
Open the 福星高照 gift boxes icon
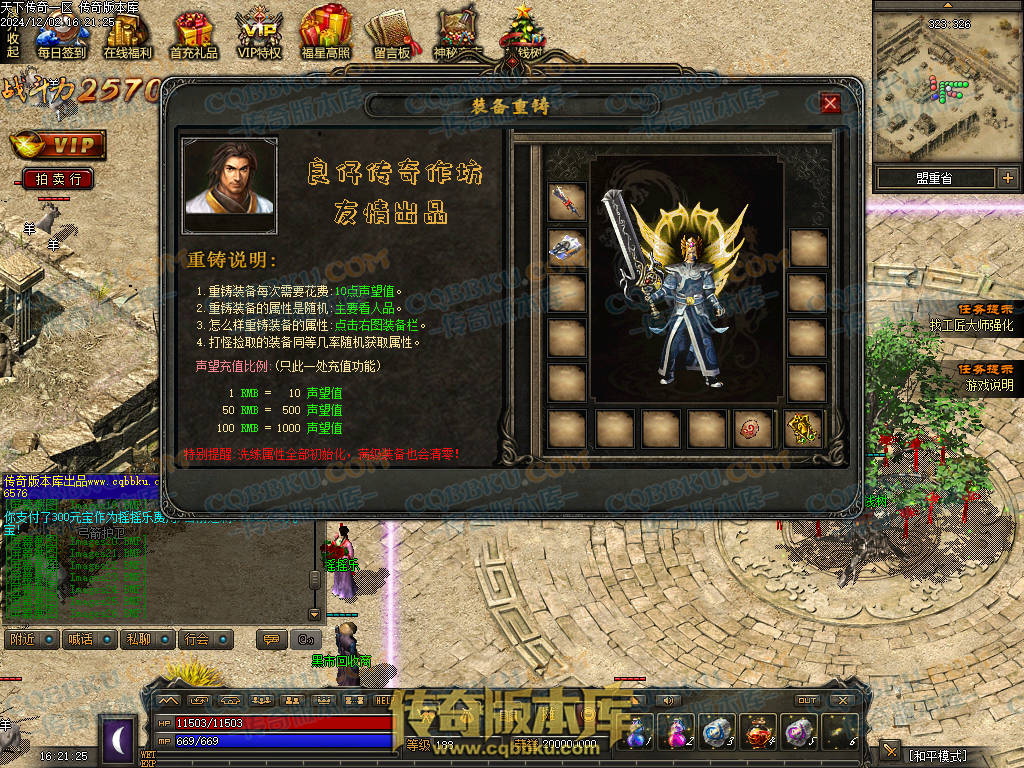(325, 36)
